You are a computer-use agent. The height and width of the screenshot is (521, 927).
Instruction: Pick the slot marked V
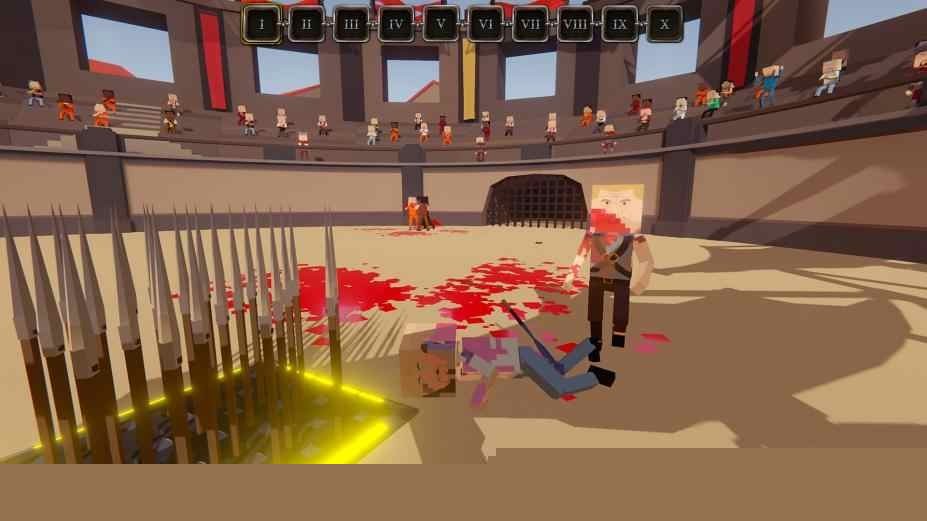440,24
